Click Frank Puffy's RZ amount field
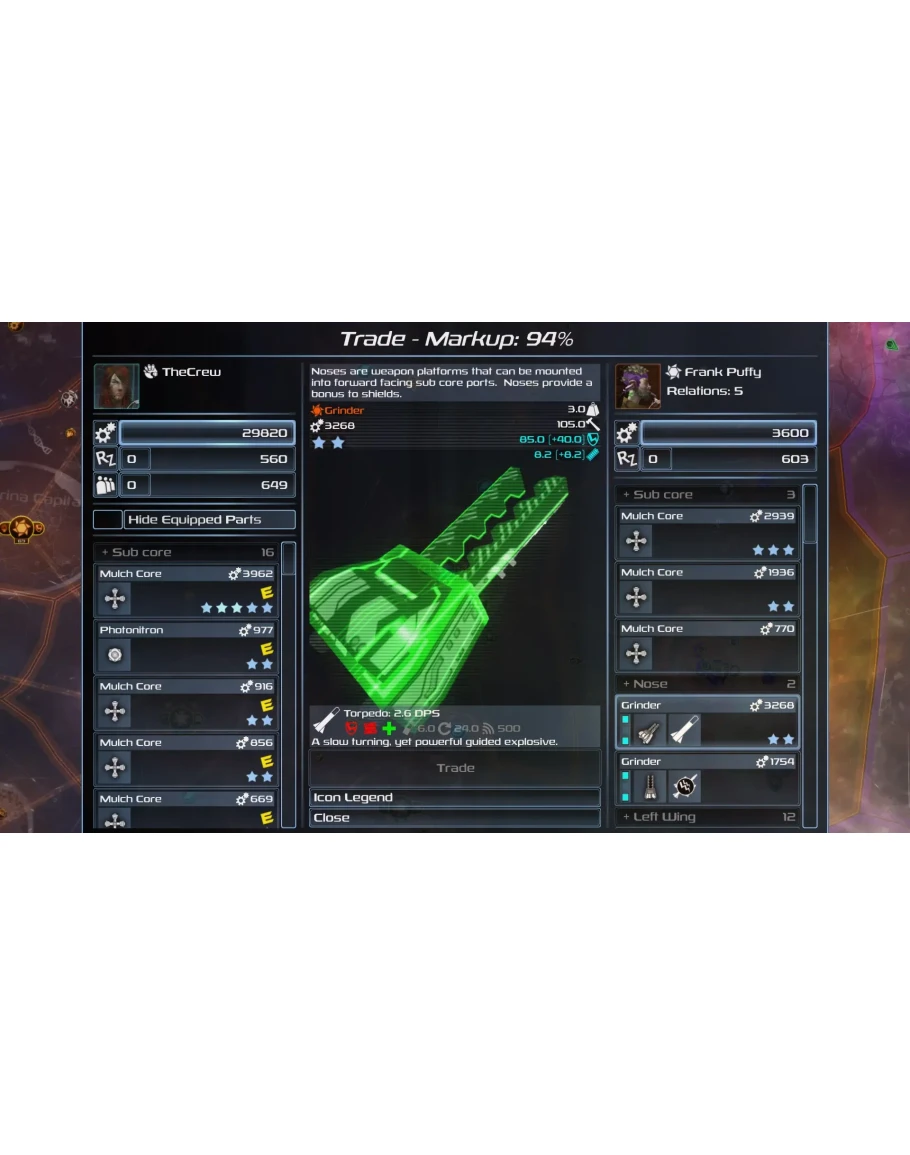910x1155 pixels. 657,459
